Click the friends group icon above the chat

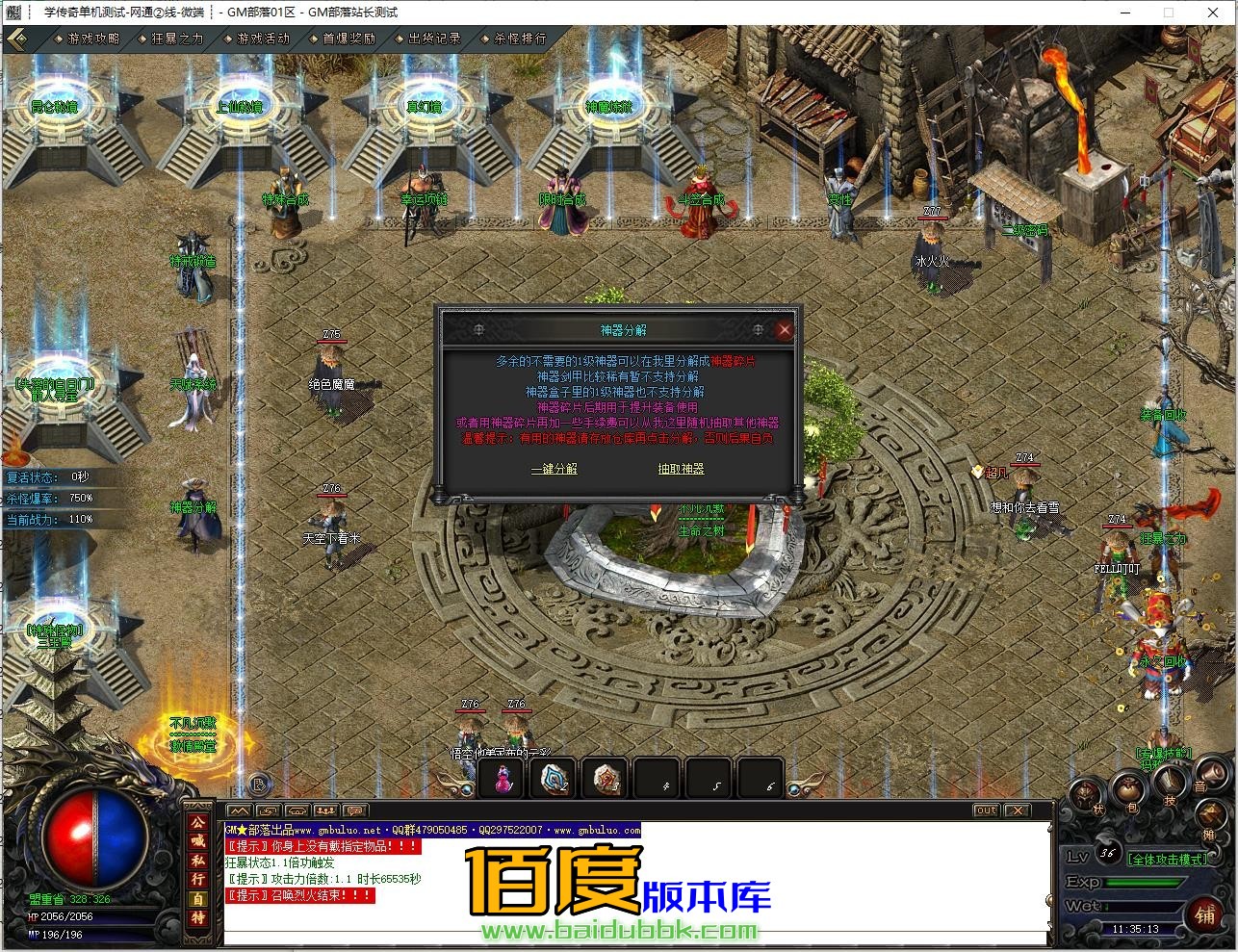[325, 810]
